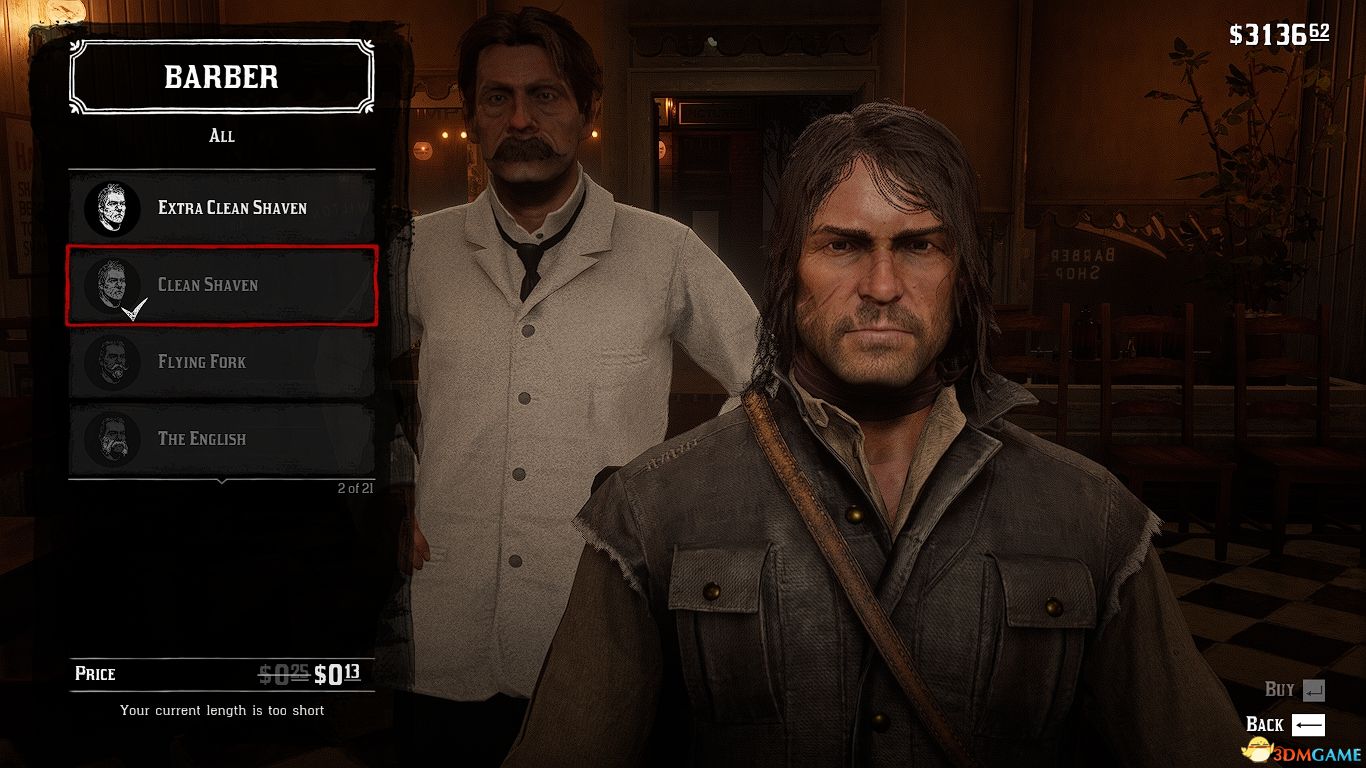
Task: Click the Extra Clean Shaven style portrait
Action: (x=112, y=209)
